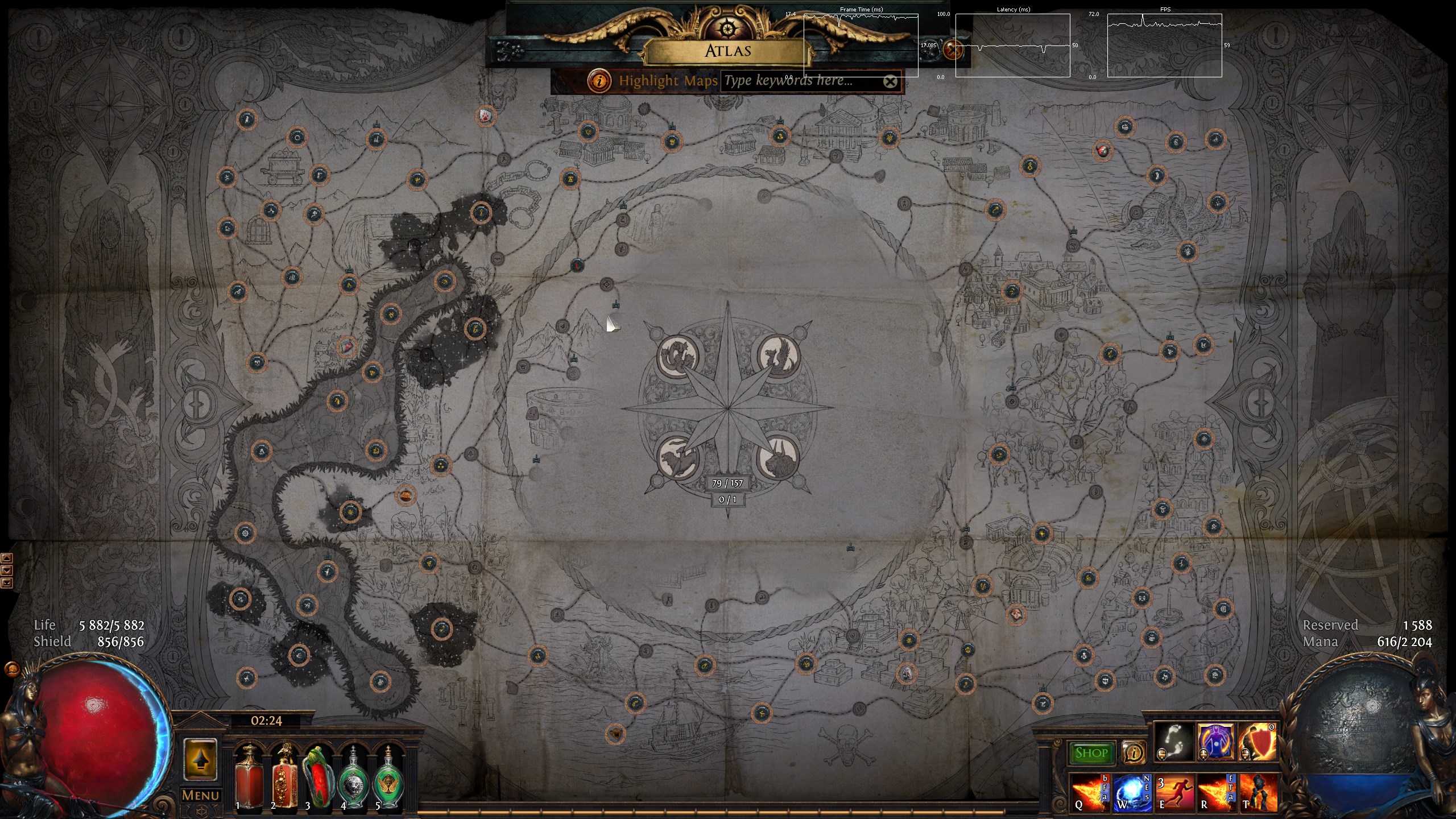Screen dimensions: 1456x819
Task: Select the purple aura figure skill
Action: (1216, 742)
